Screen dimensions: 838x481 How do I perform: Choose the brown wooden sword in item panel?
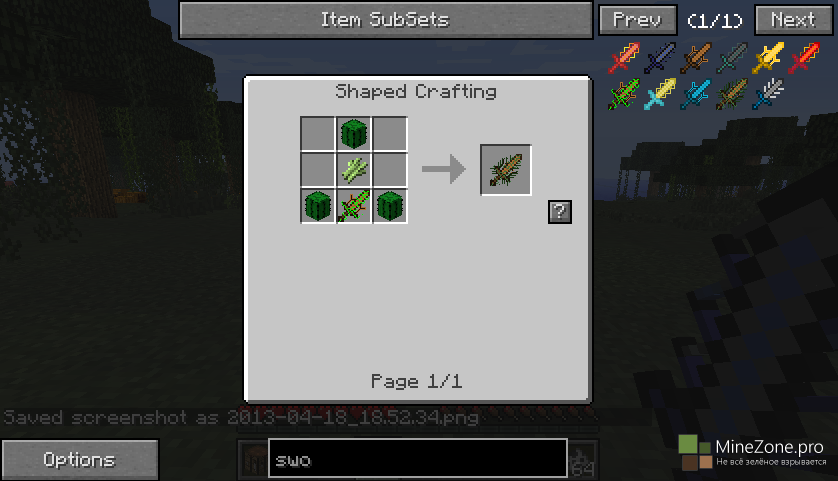(x=696, y=59)
